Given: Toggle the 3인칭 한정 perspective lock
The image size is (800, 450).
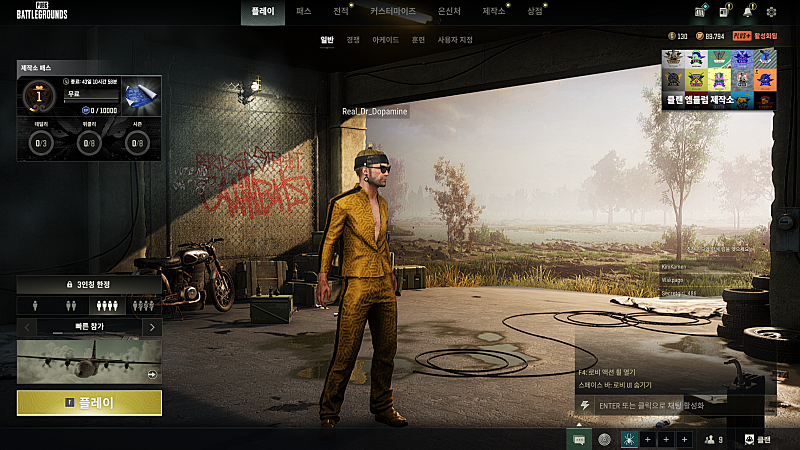Looking at the screenshot, I should pyautogui.click(x=89, y=285).
